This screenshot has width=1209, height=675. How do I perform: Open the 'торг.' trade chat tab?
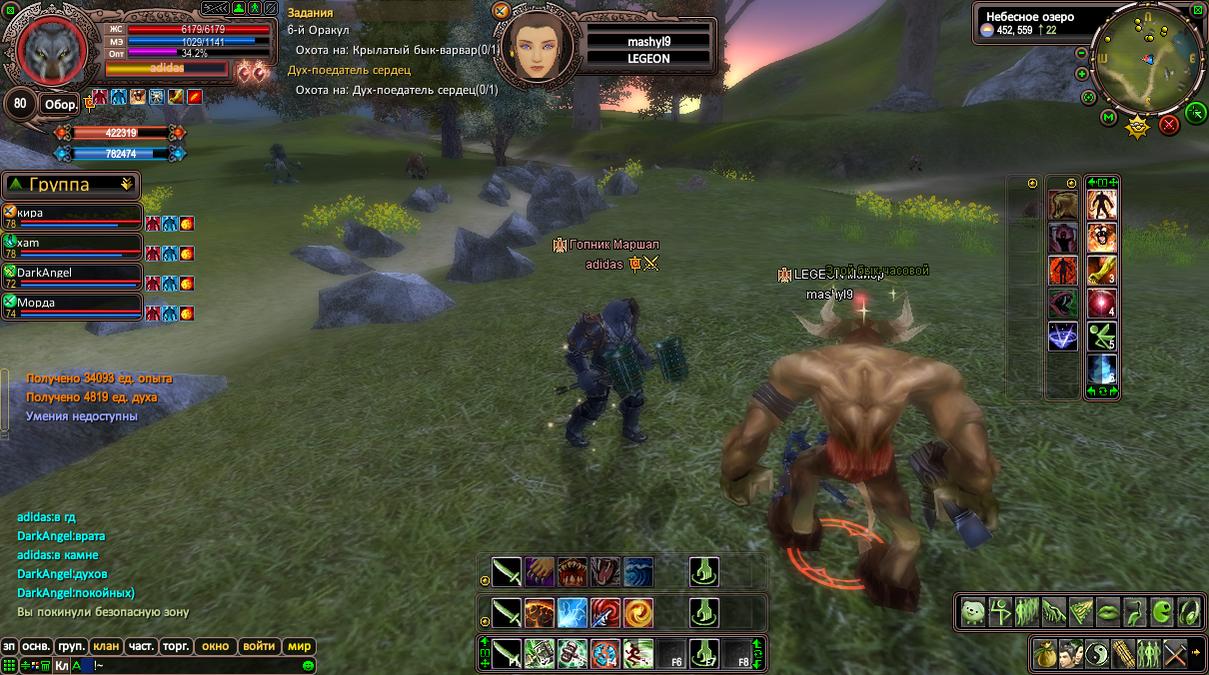coord(176,646)
